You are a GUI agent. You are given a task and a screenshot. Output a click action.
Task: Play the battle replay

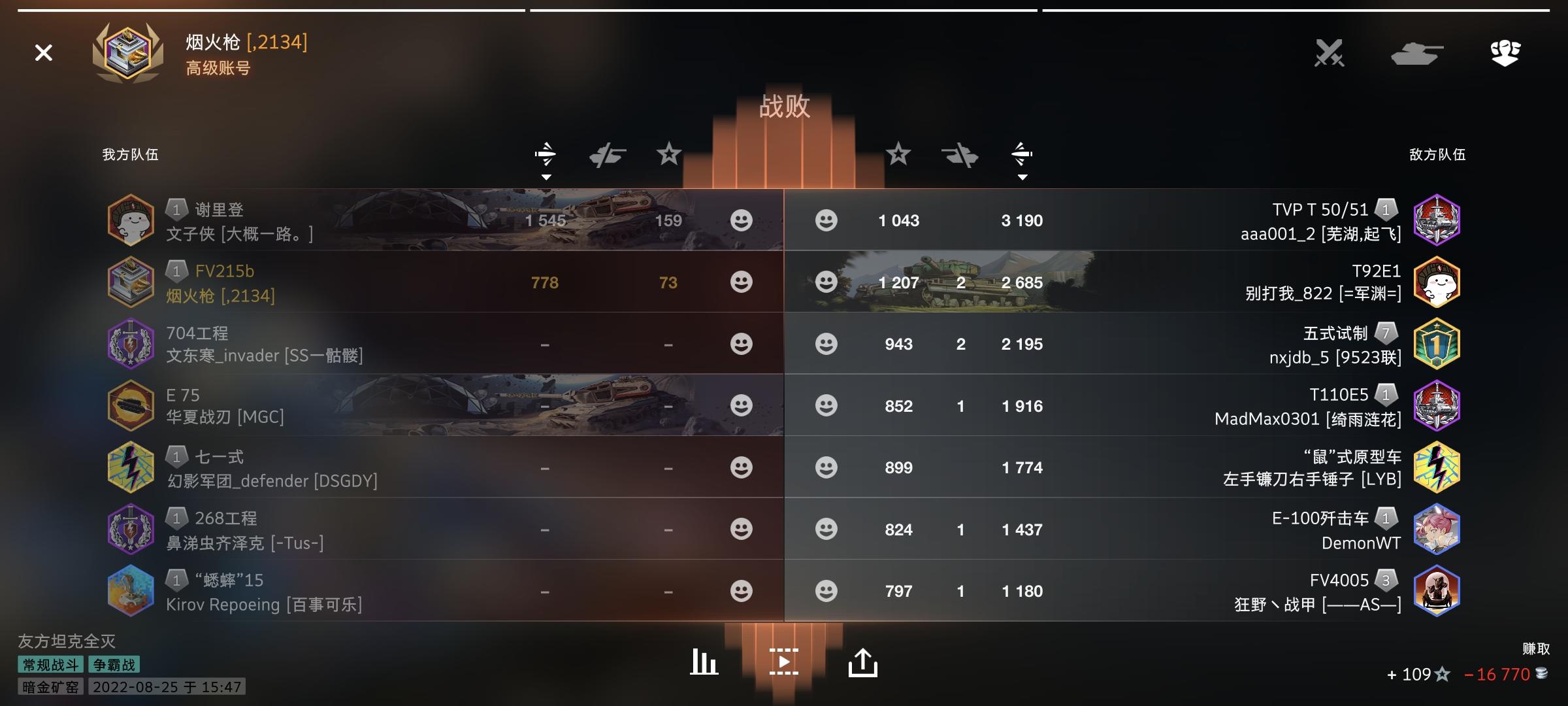click(784, 661)
